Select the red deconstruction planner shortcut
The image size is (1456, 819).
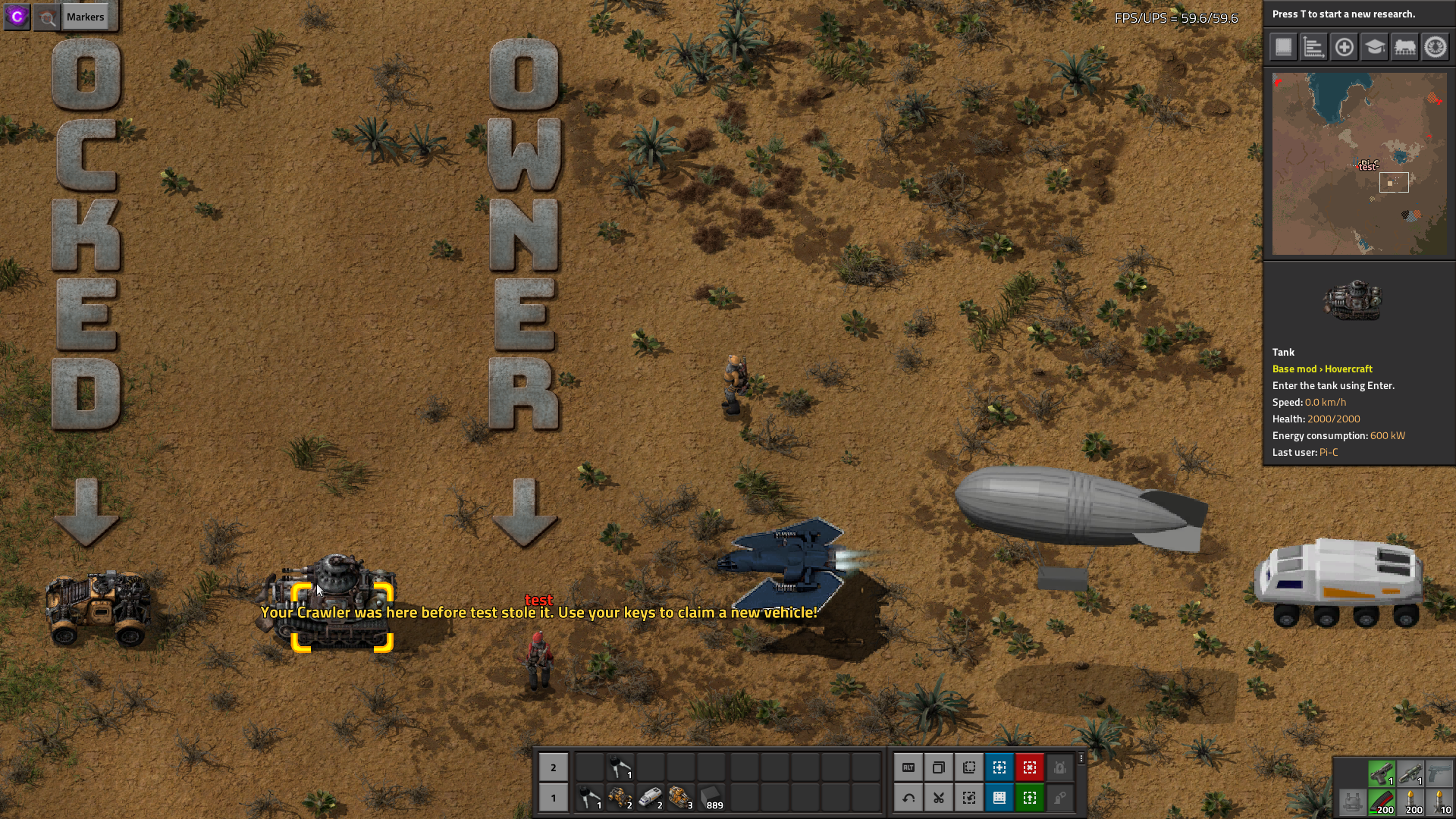tap(1030, 767)
